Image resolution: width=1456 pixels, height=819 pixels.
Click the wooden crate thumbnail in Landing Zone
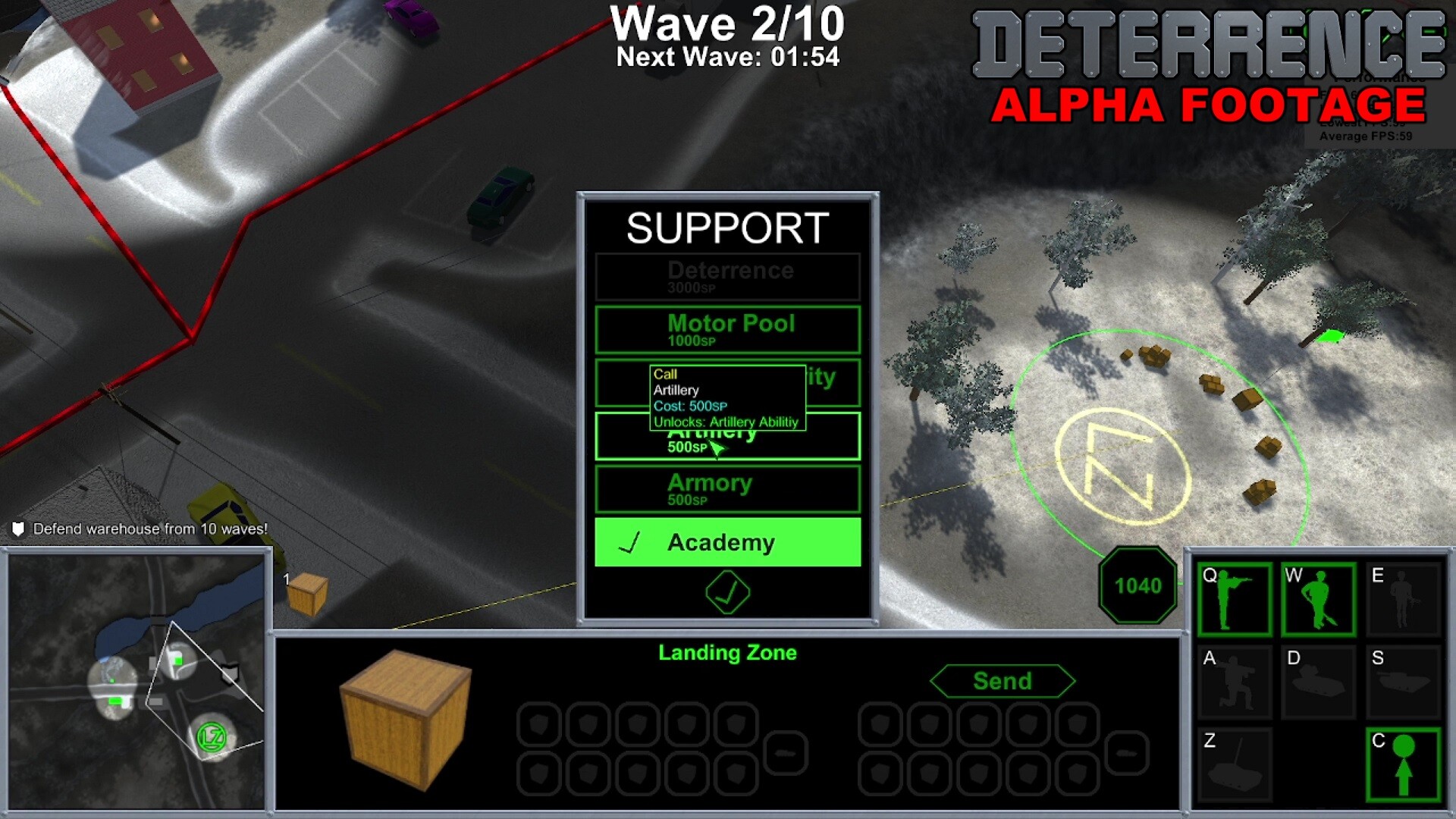[x=404, y=720]
